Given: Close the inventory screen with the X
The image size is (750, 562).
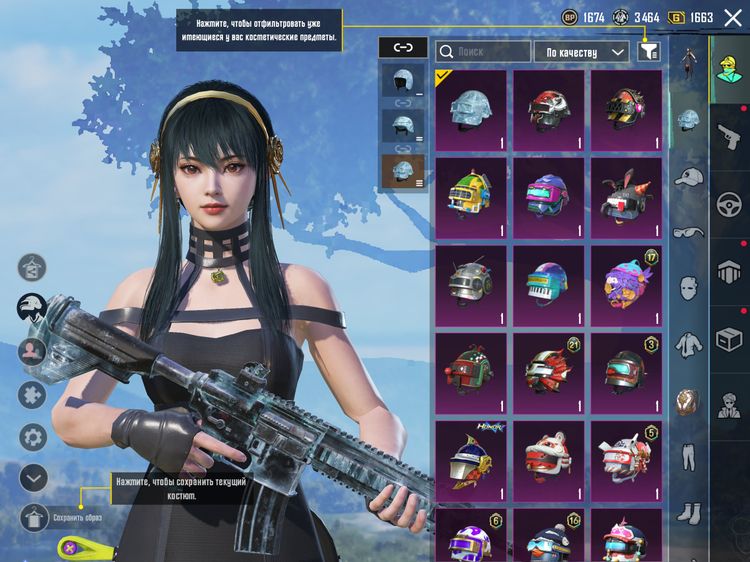Looking at the screenshot, I should click(733, 17).
